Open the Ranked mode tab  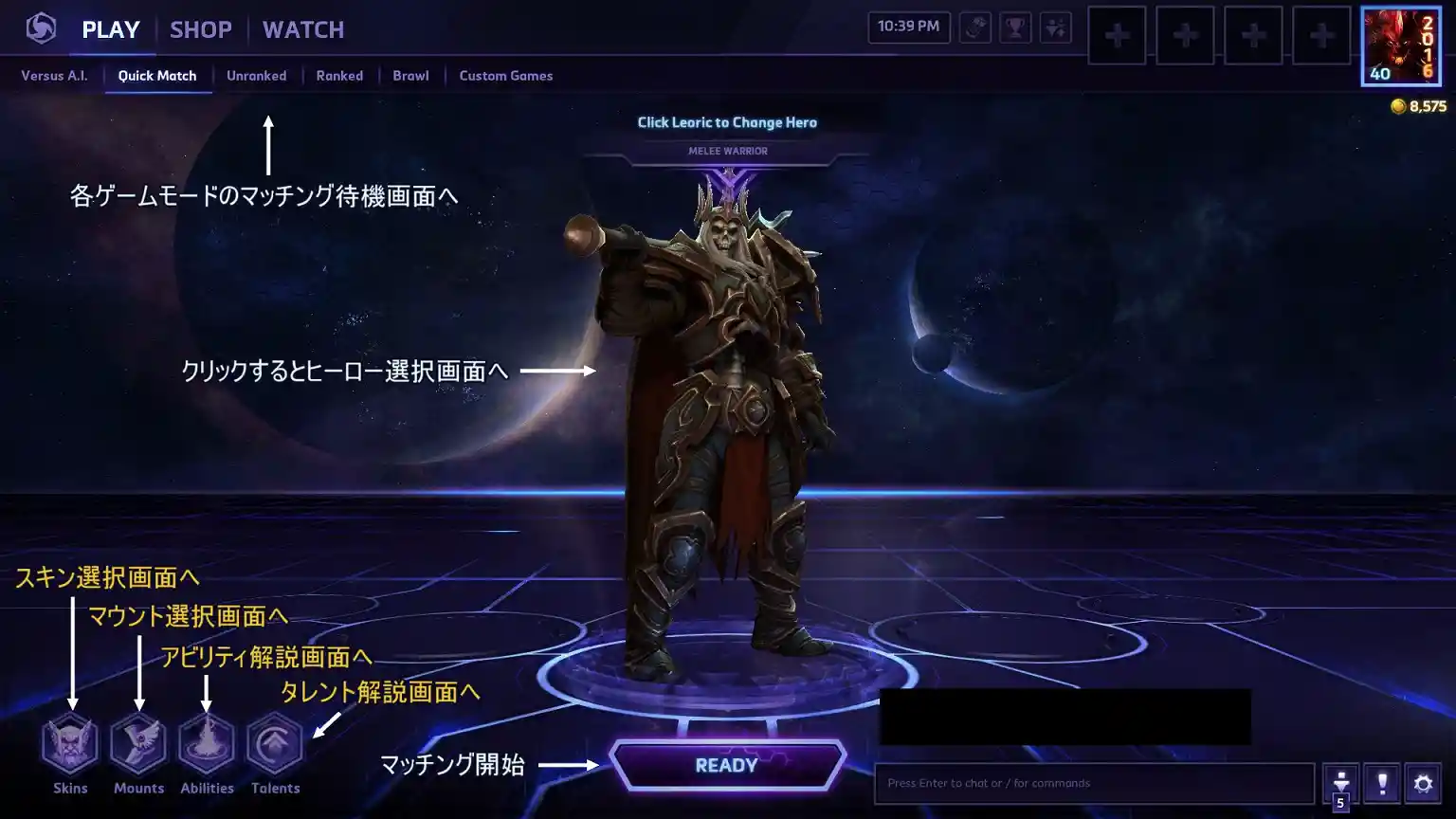point(339,76)
